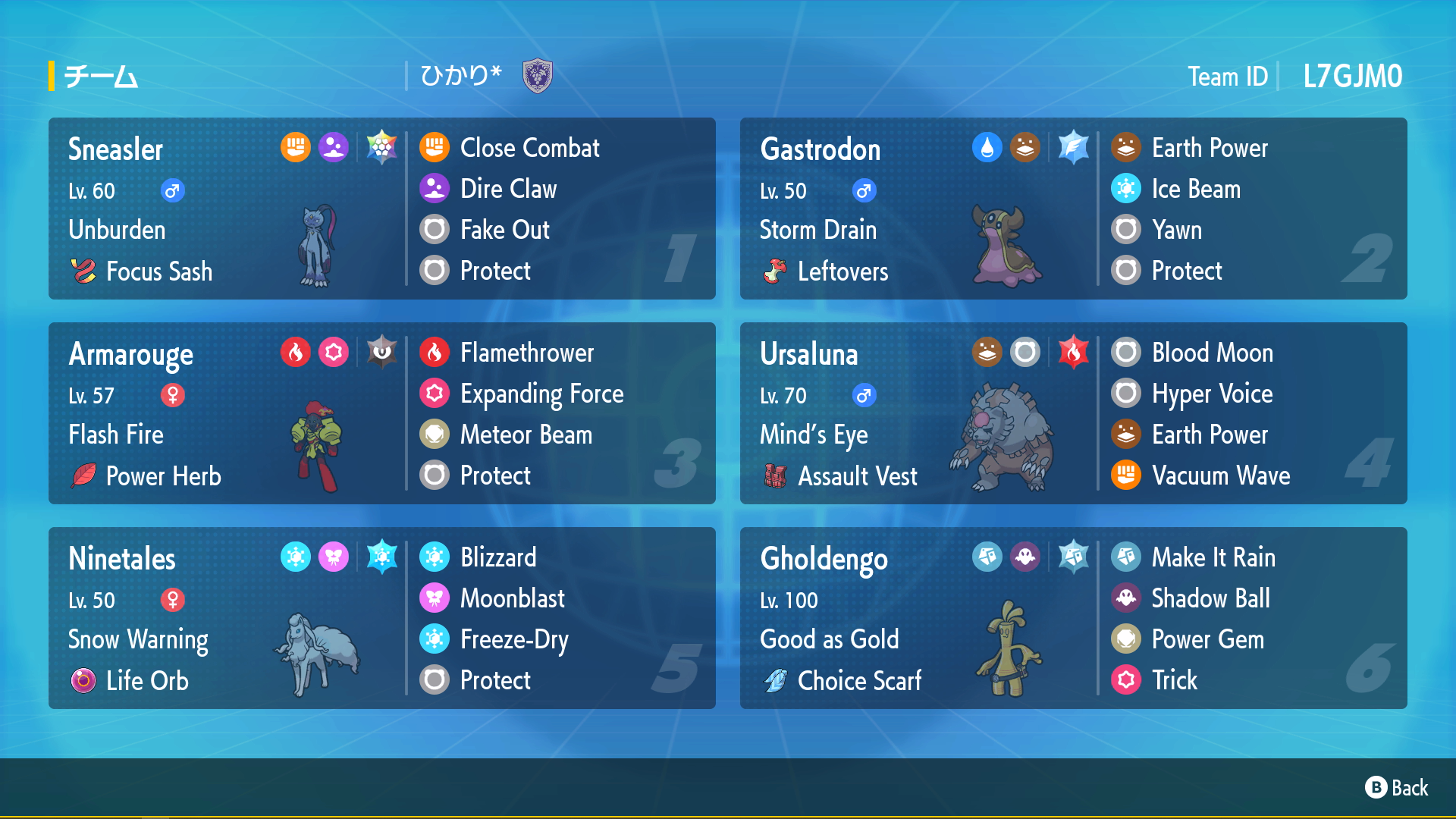Open the Armarouge team card
The height and width of the screenshot is (819, 1456).
click(381, 413)
